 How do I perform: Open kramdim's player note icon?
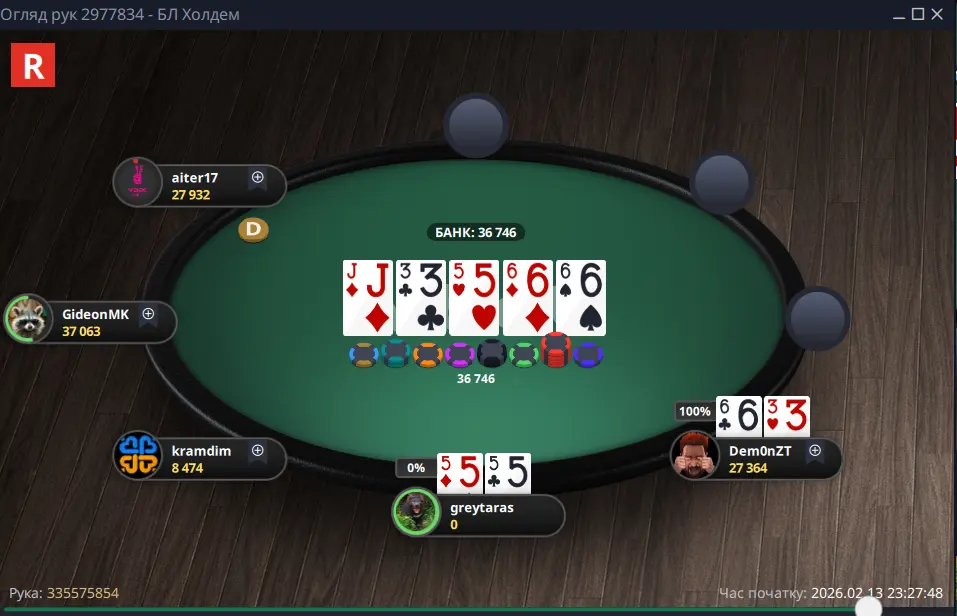point(257,451)
